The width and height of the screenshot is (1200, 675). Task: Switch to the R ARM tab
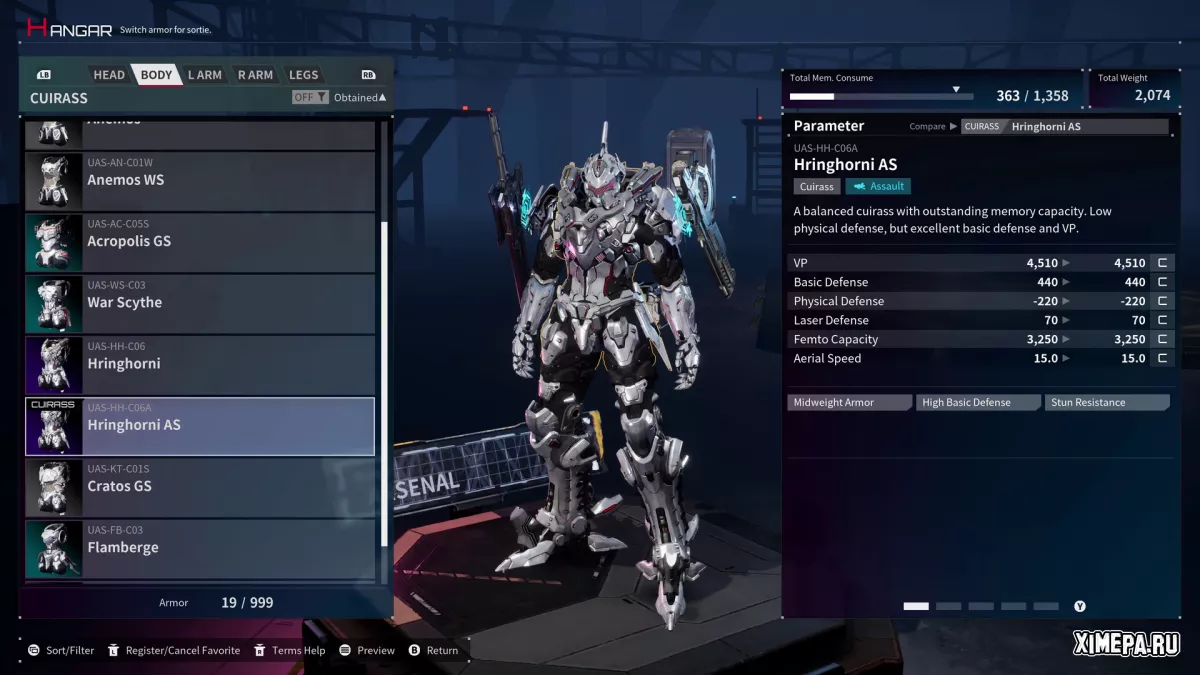[255, 75]
